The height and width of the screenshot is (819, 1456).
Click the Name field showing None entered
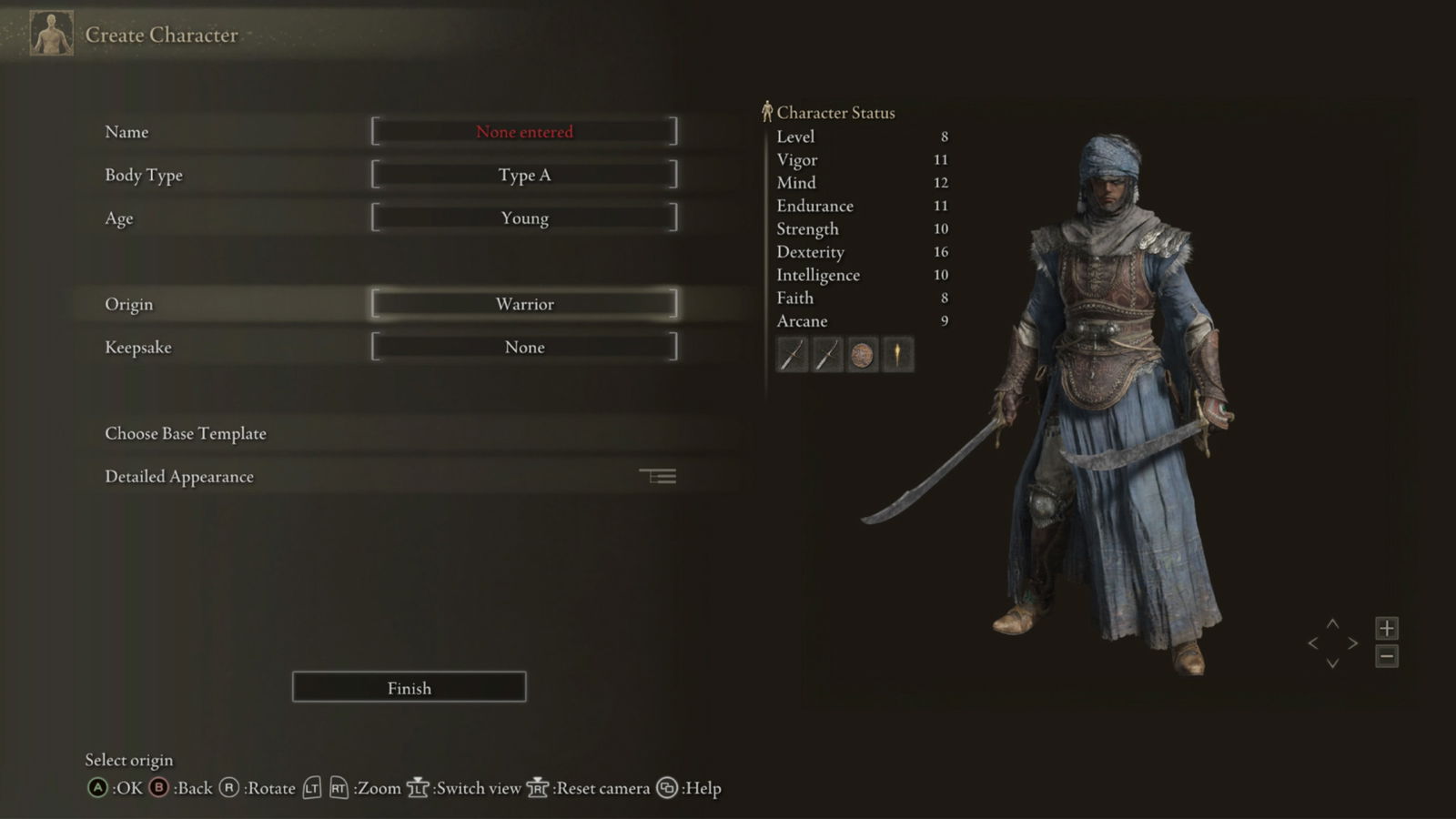pyautogui.click(x=524, y=131)
